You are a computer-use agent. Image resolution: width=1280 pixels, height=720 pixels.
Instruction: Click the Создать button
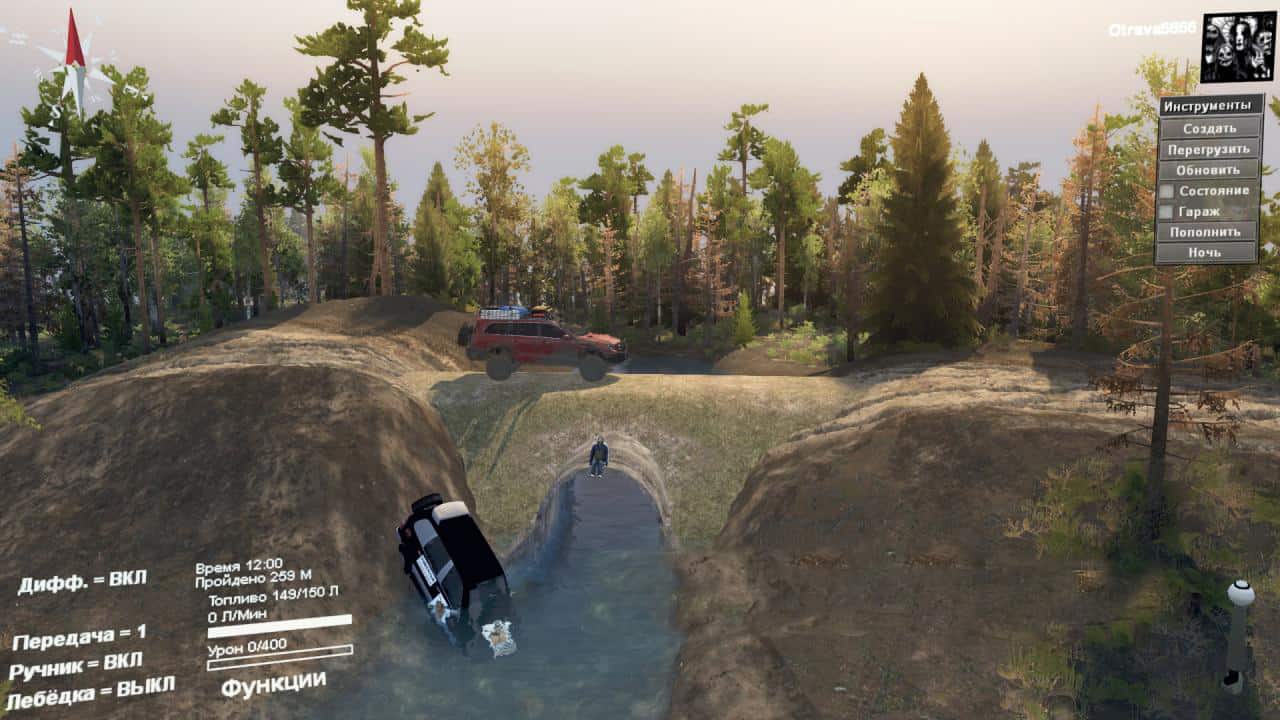pos(1209,128)
